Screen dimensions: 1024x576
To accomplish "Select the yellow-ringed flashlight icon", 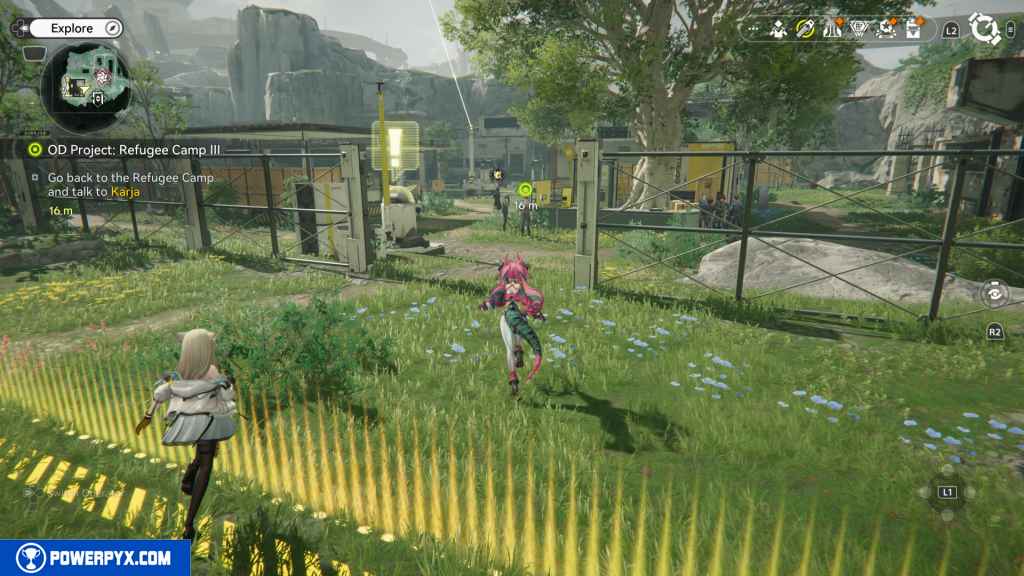I will tap(805, 29).
